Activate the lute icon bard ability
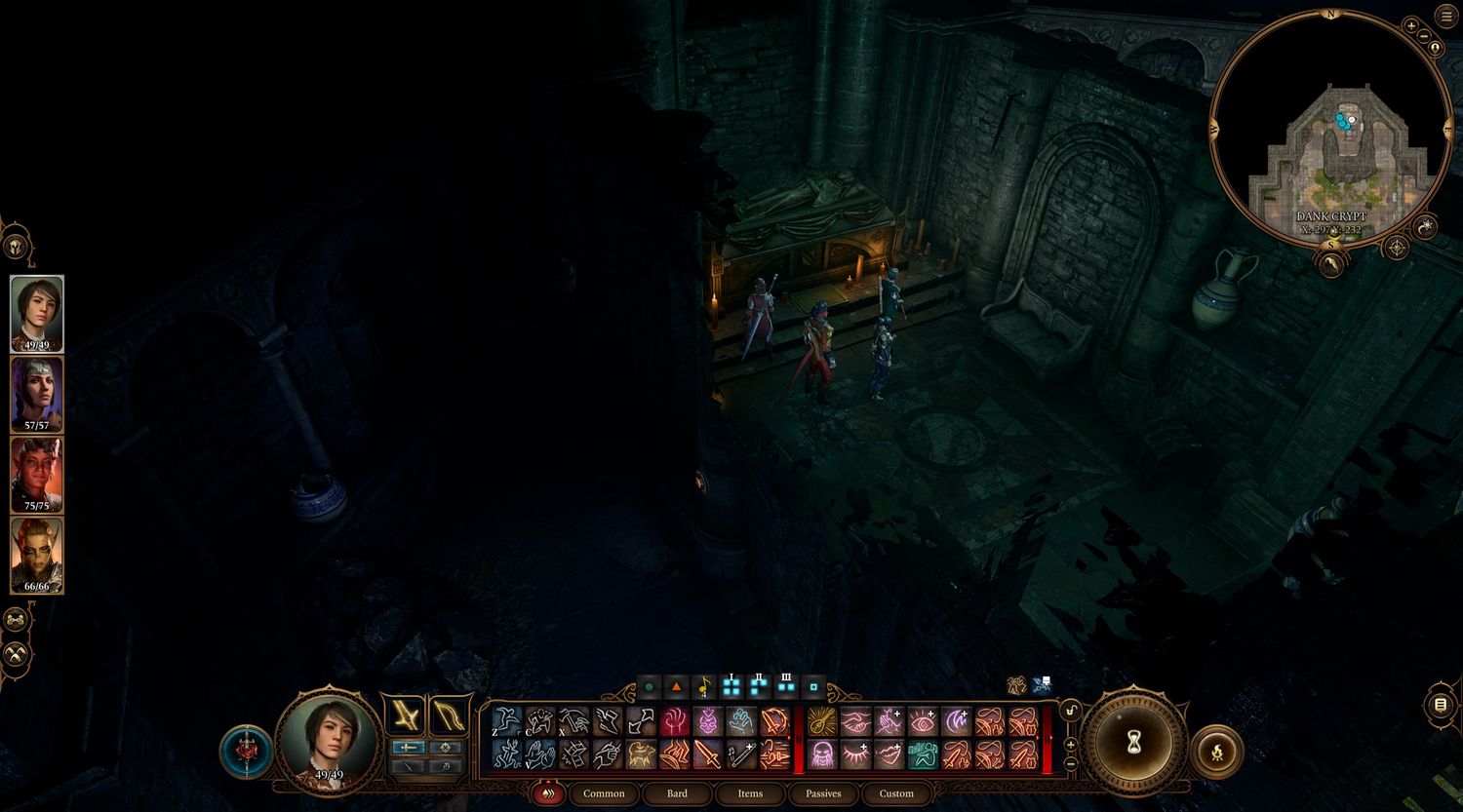Image resolution: width=1463 pixels, height=812 pixels. (x=822, y=722)
